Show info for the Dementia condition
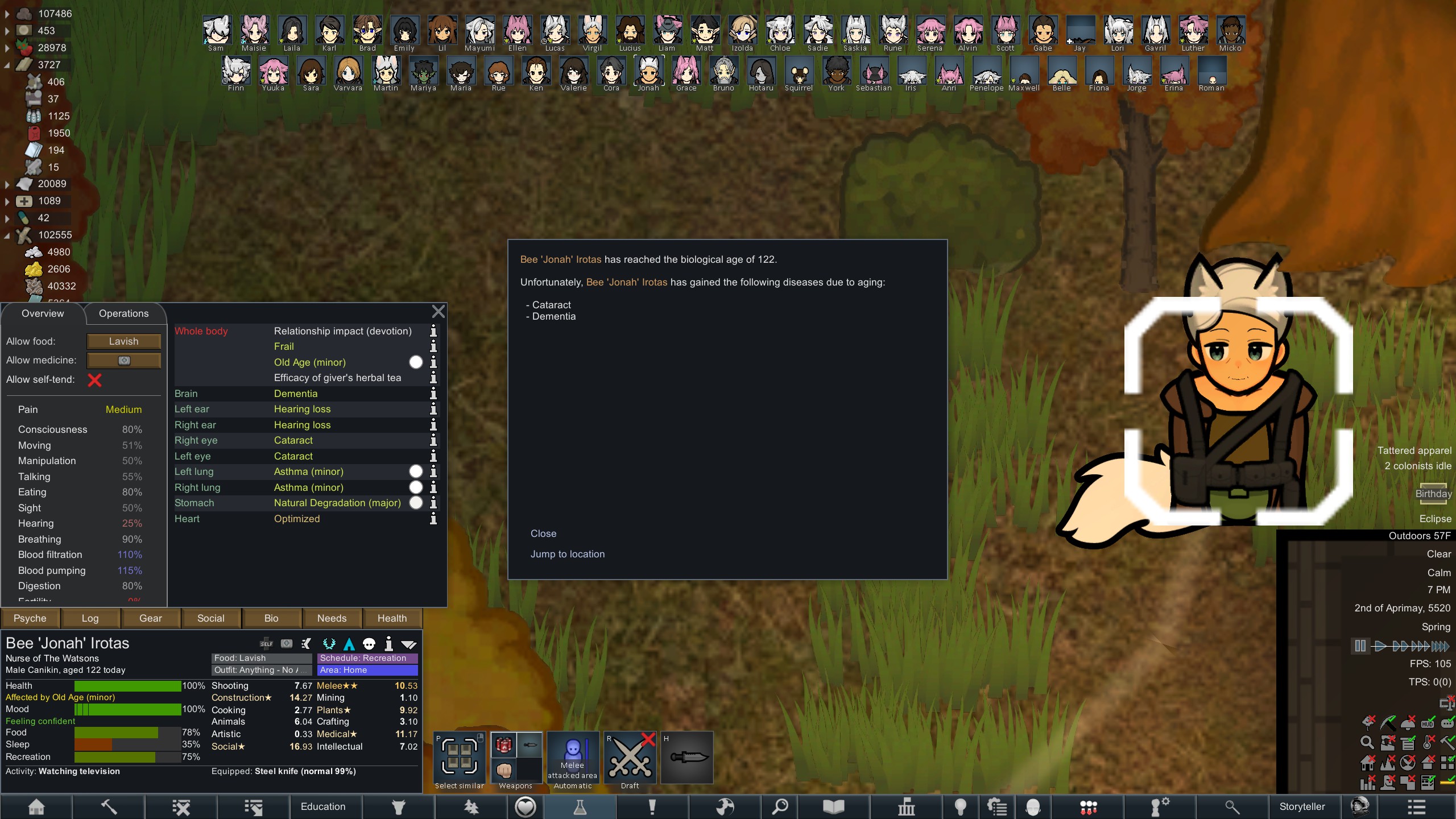1456x819 pixels. (x=433, y=394)
